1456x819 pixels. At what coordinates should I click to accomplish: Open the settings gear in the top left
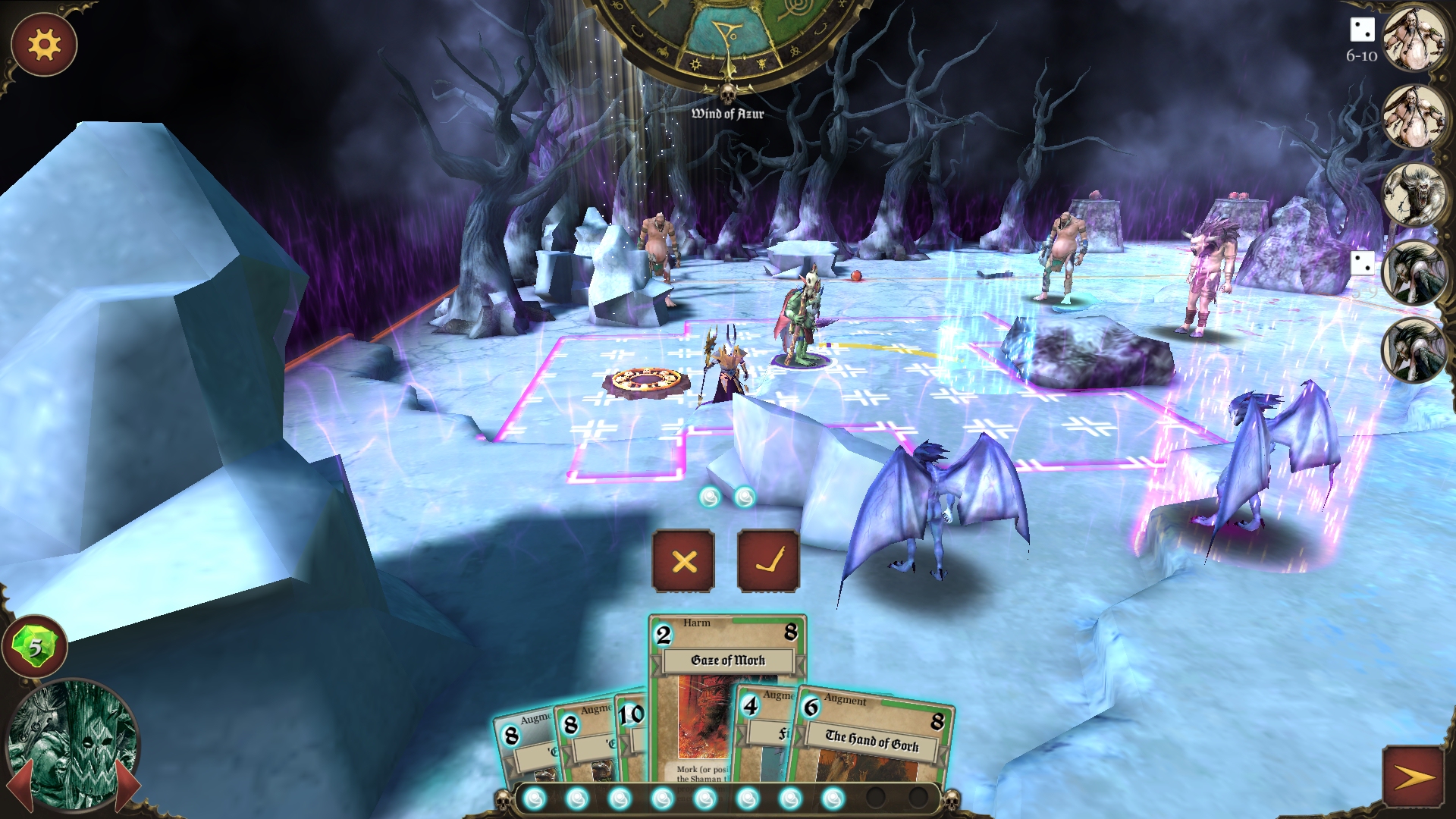[x=43, y=45]
